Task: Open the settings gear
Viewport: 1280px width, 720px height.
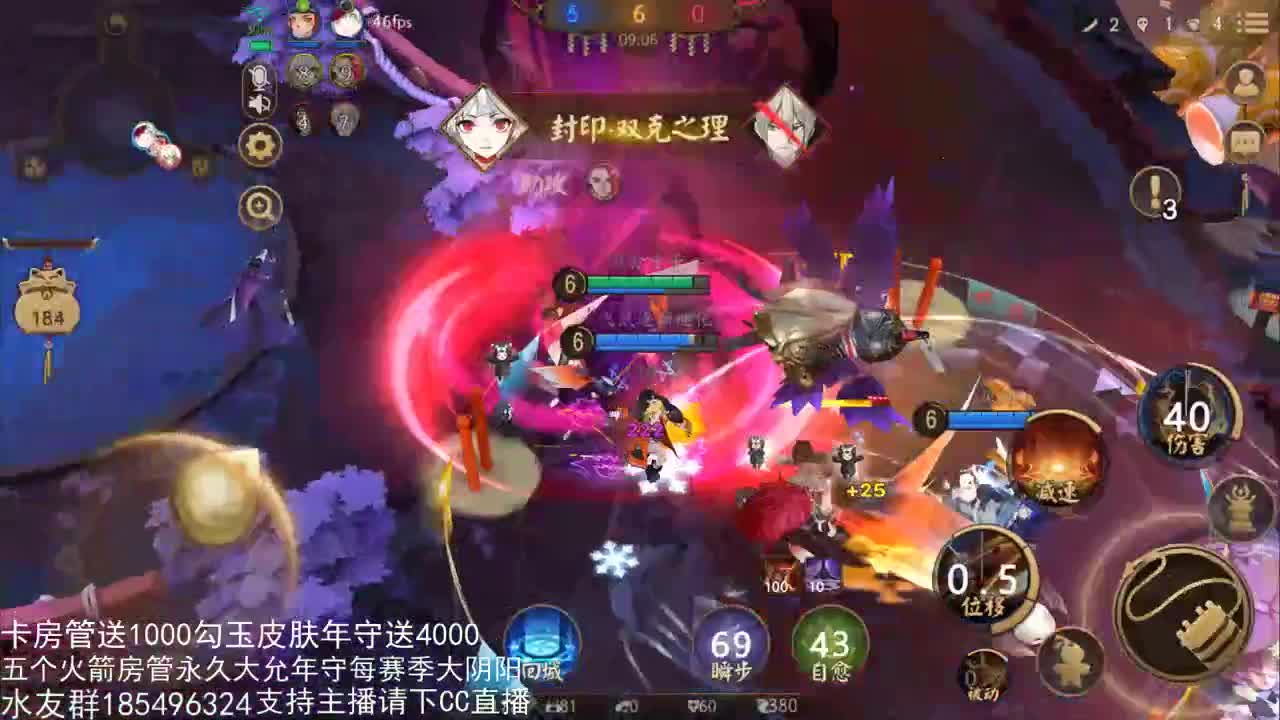Action: [x=258, y=147]
